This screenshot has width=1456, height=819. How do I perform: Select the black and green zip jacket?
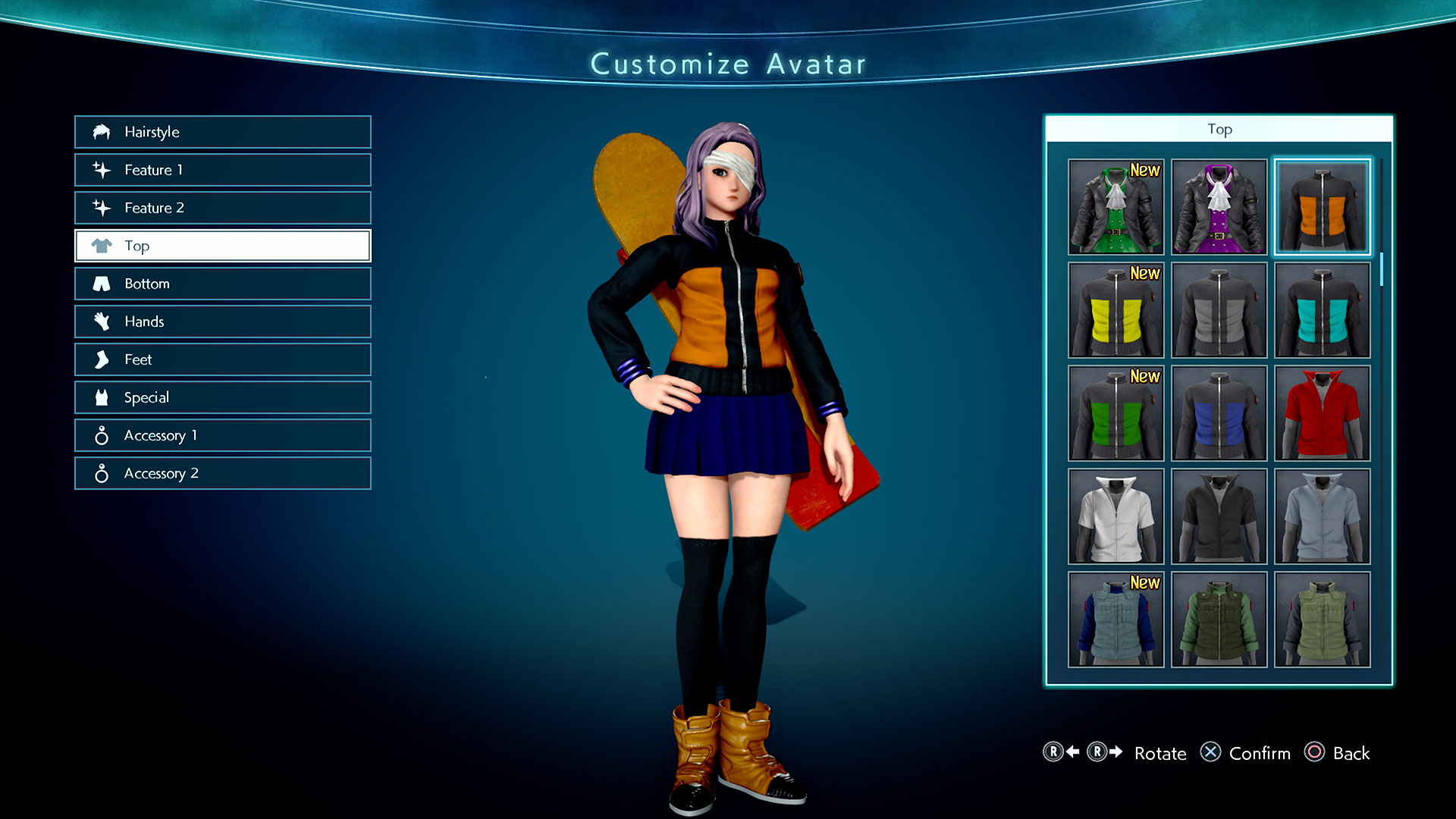point(1116,413)
